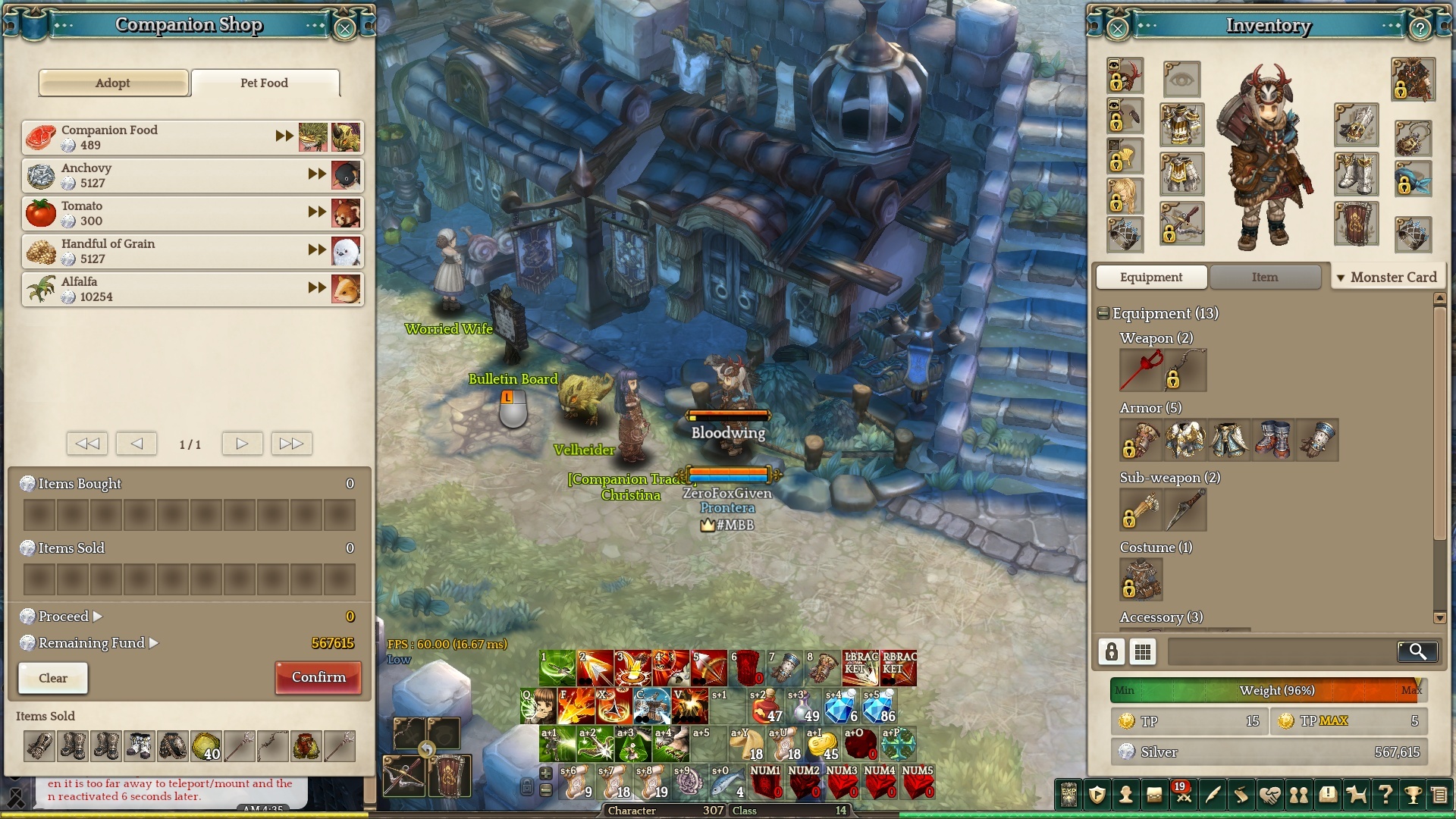The image size is (1456, 819).
Task: Open the Inventory help button
Action: 1420,29
